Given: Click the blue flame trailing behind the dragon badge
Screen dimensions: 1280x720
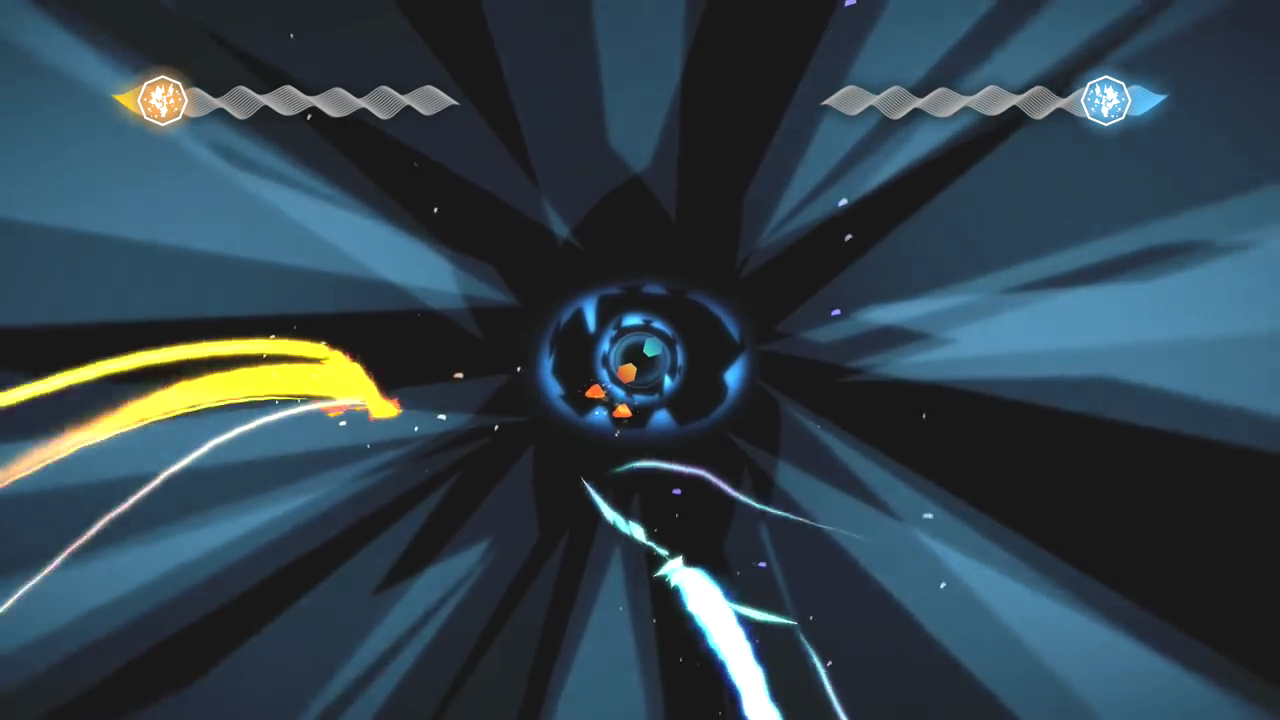Looking at the screenshot, I should [x=1145, y=99].
